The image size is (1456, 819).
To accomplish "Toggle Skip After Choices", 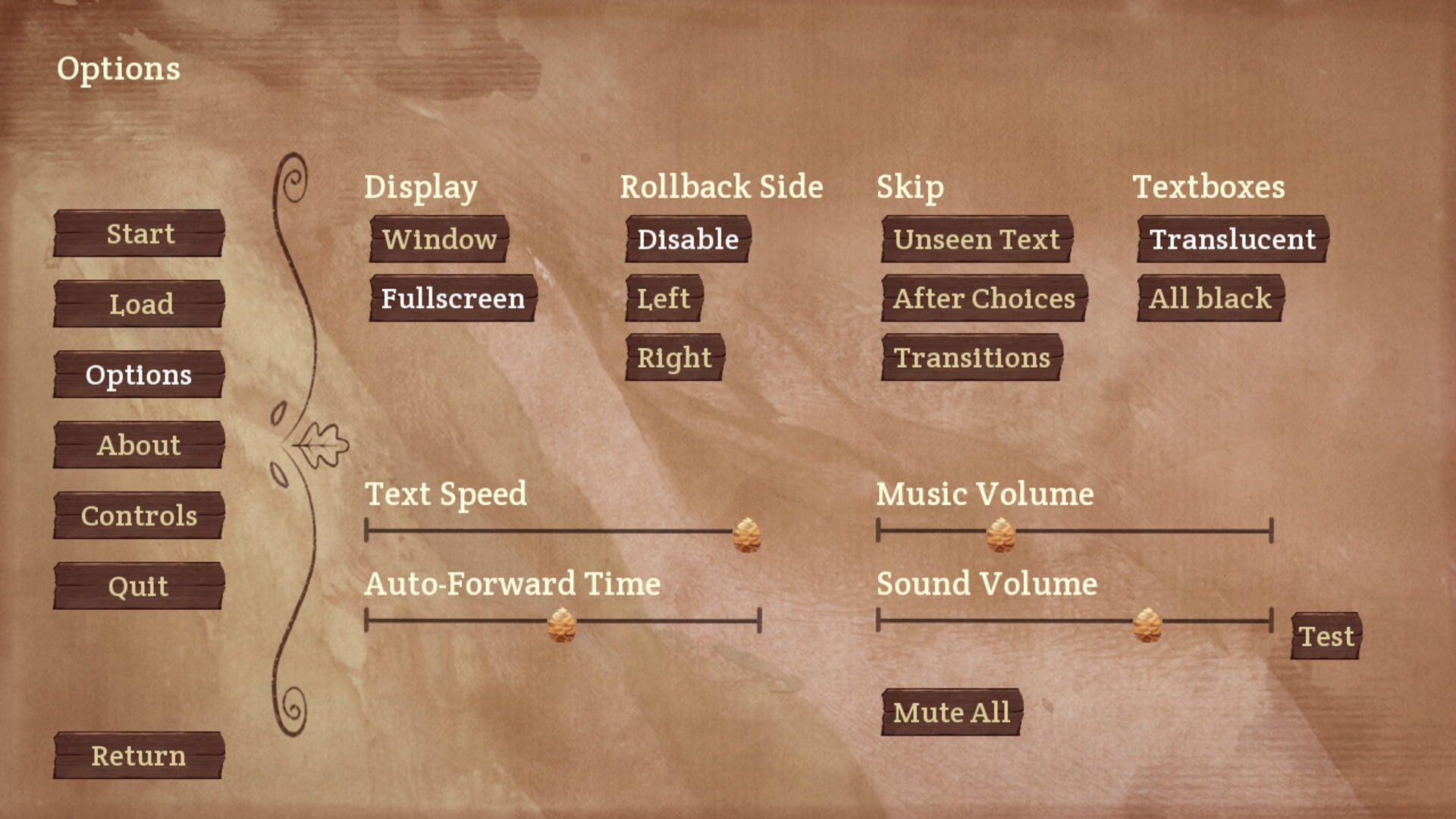I will click(983, 299).
